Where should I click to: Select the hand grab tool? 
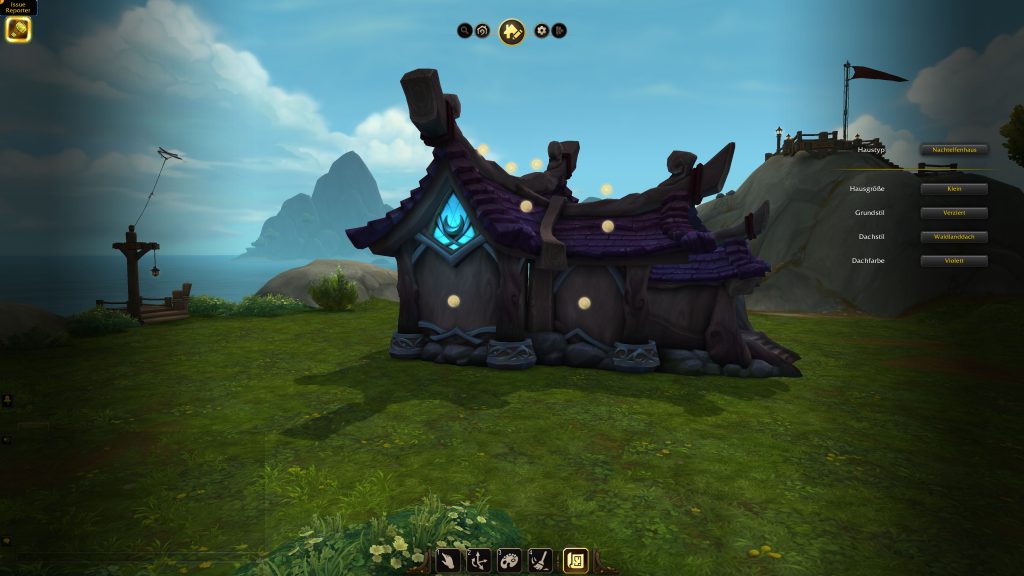[x=449, y=560]
